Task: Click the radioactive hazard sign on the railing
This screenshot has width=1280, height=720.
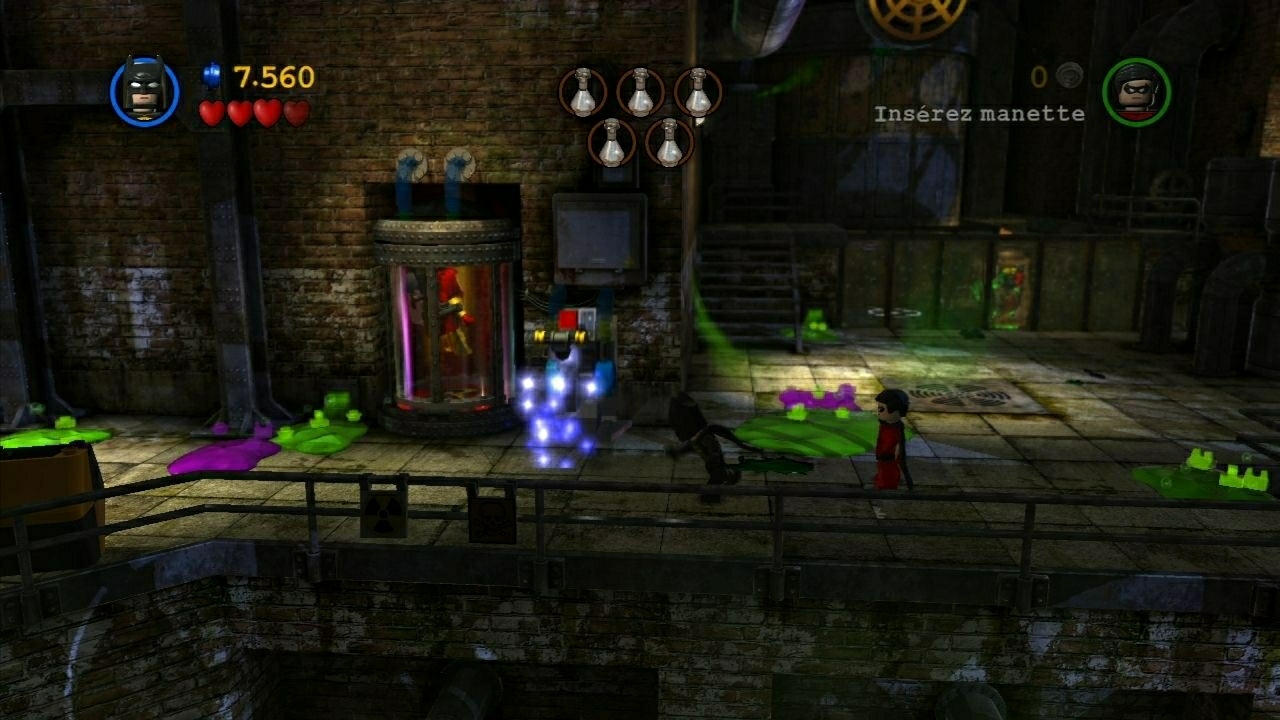Action: pos(382,512)
